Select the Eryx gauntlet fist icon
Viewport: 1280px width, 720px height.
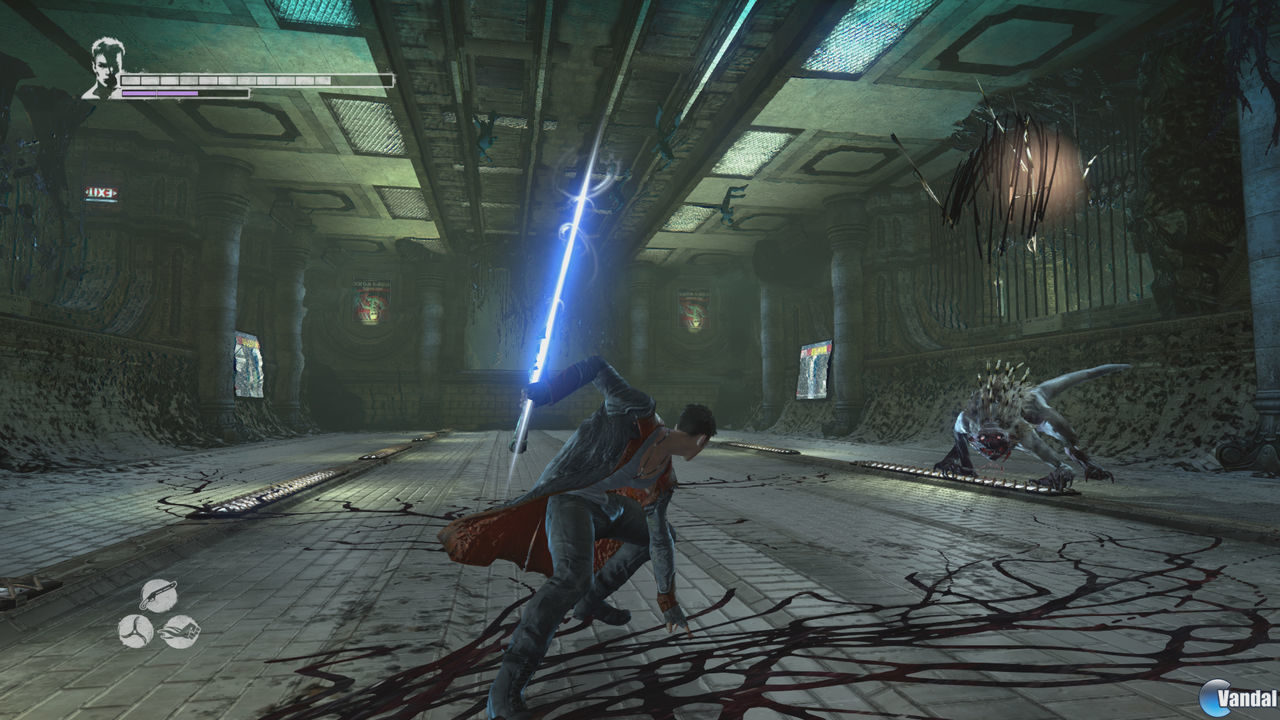click(180, 632)
